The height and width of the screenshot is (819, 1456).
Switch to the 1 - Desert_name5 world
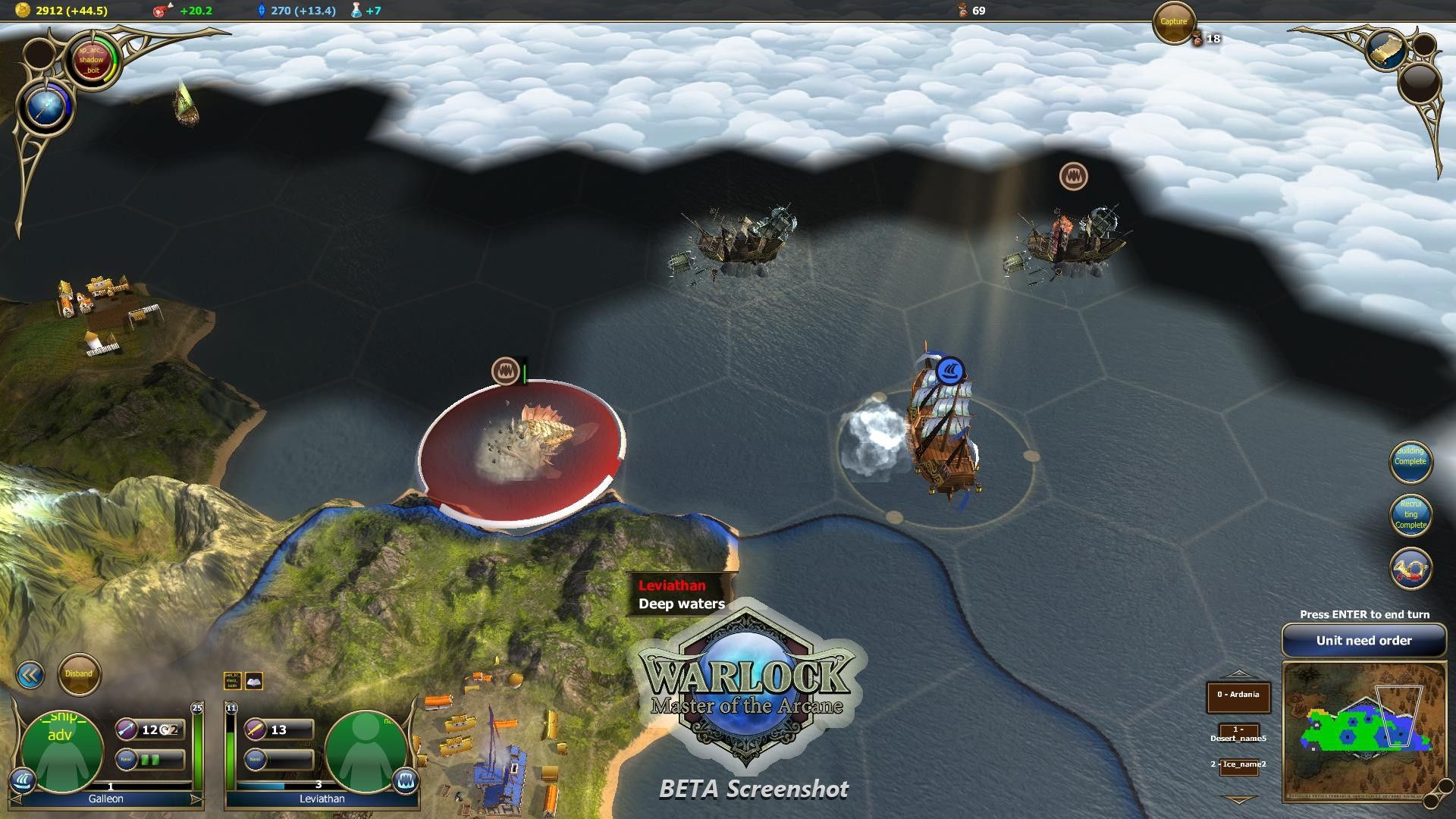coord(1238,734)
